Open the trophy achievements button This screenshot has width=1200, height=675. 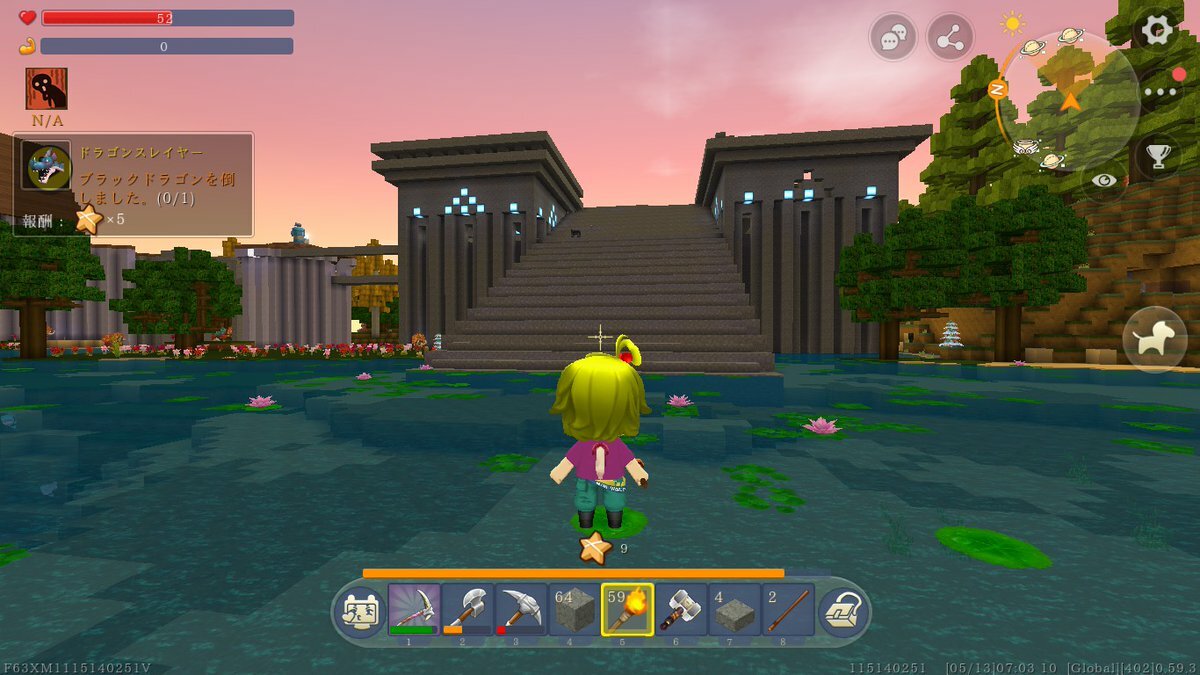[1158, 155]
